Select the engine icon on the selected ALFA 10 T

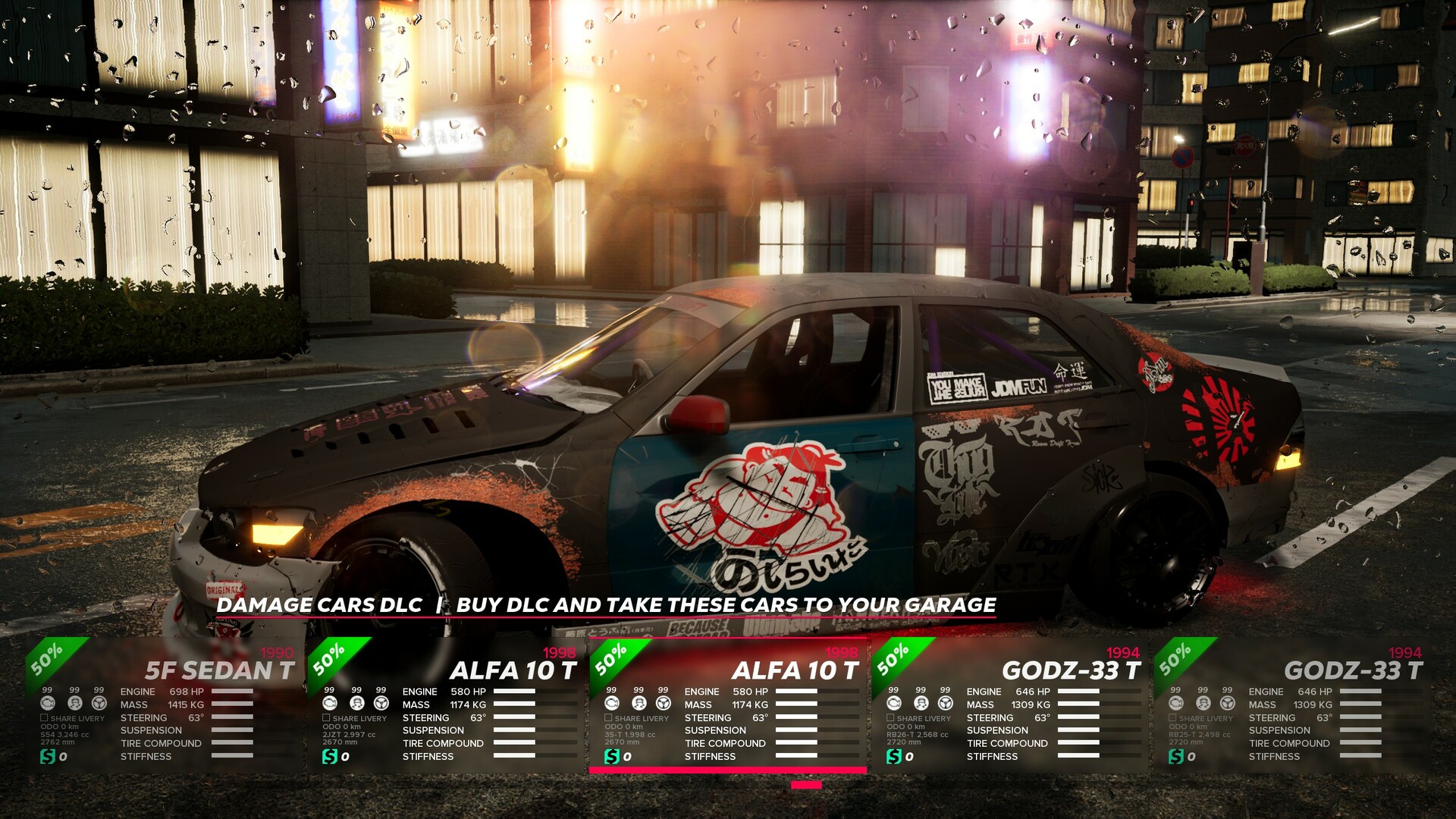[x=611, y=703]
